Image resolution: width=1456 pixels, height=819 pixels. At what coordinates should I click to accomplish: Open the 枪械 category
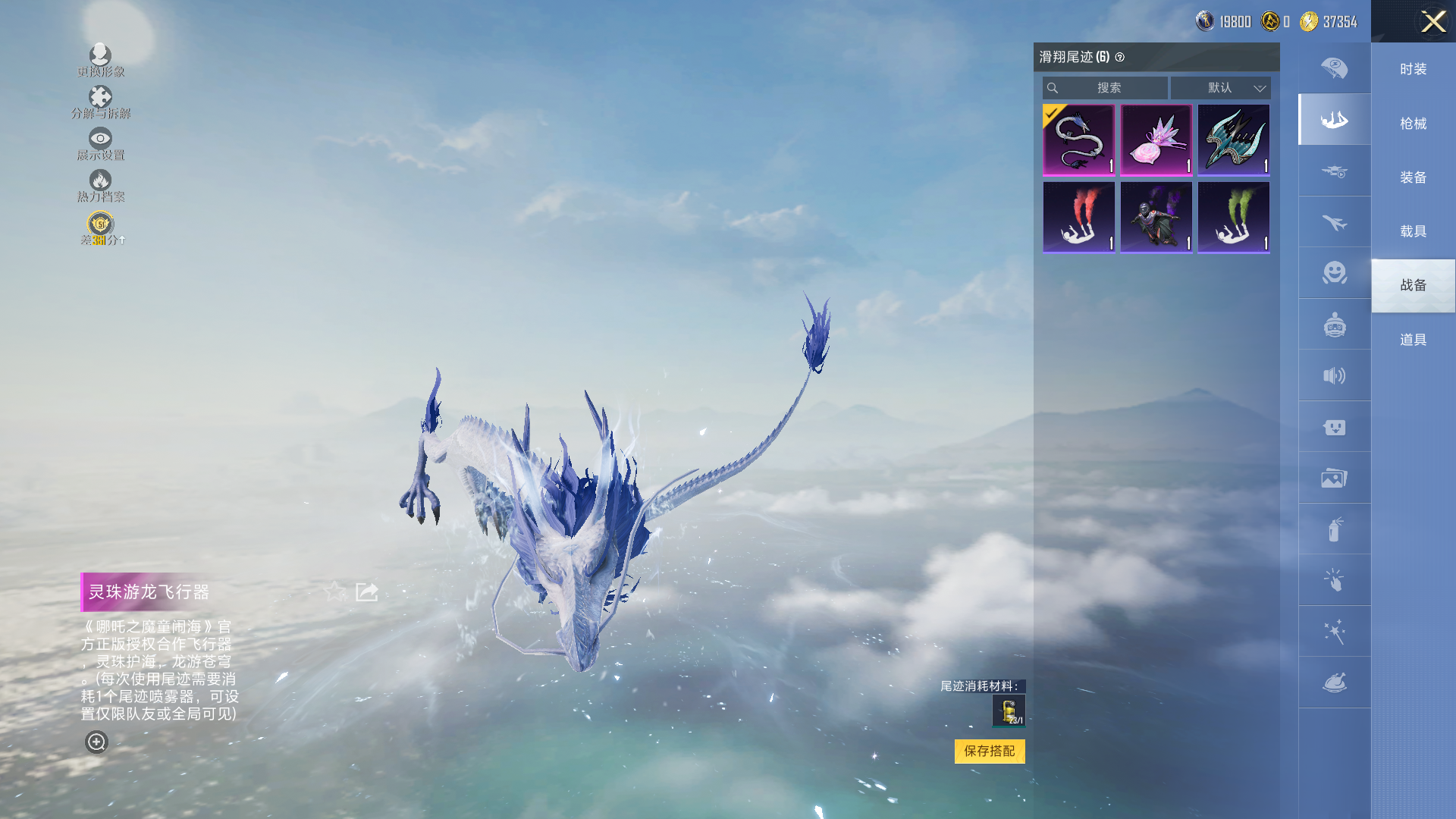pos(1413,124)
